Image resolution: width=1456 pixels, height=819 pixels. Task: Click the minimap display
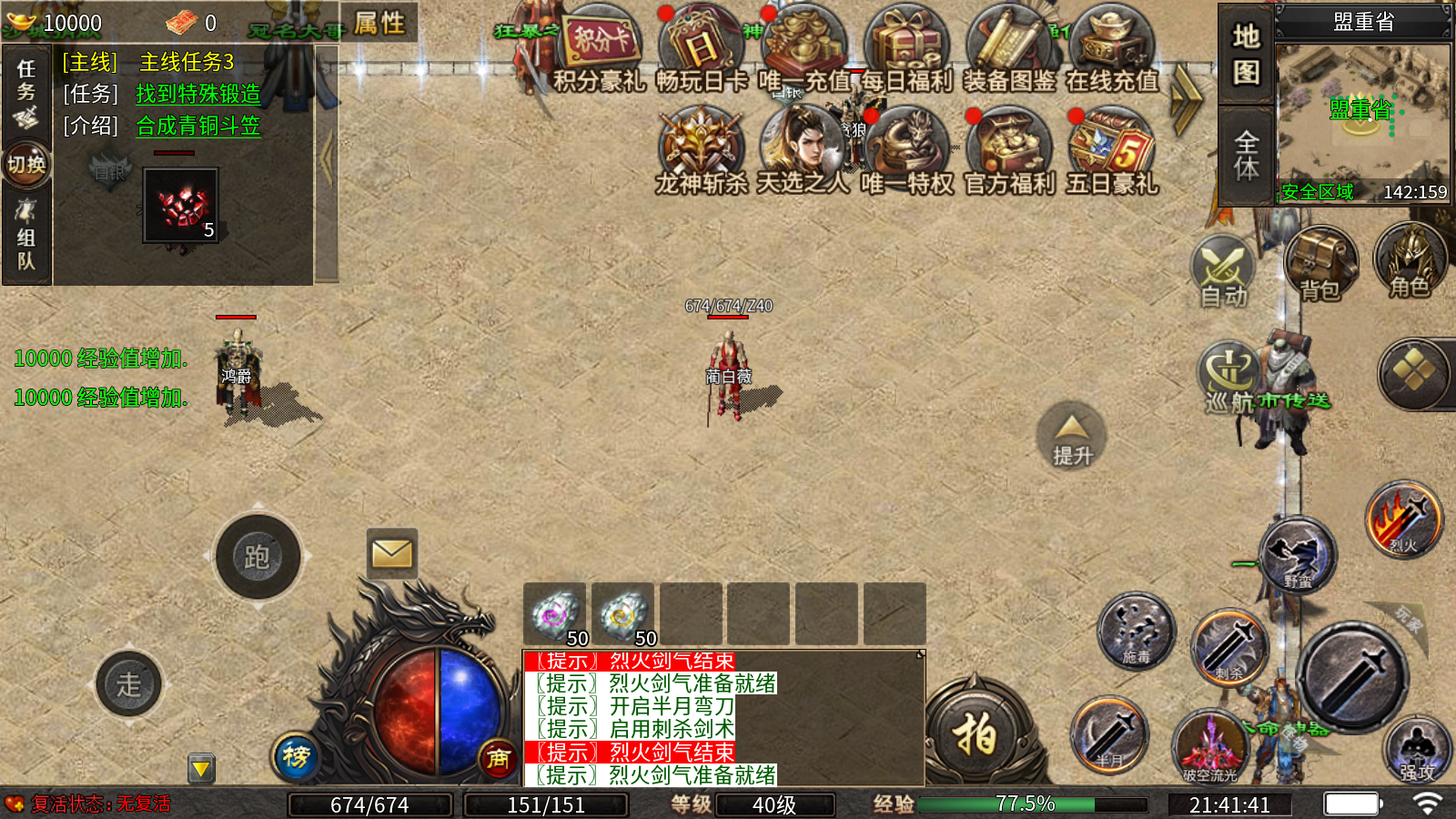[x=1362, y=114]
